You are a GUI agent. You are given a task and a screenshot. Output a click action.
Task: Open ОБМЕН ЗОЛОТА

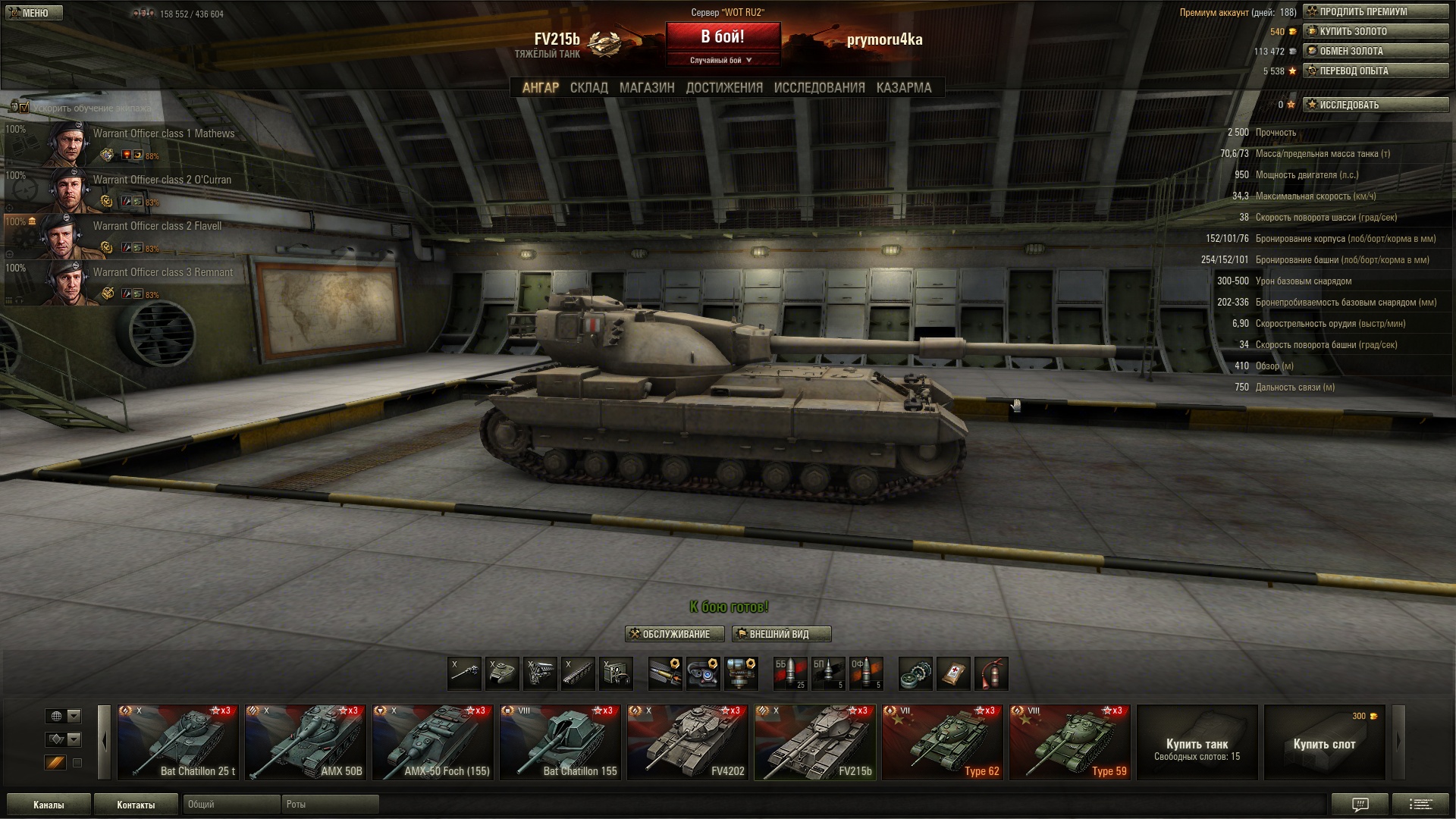pos(1375,52)
